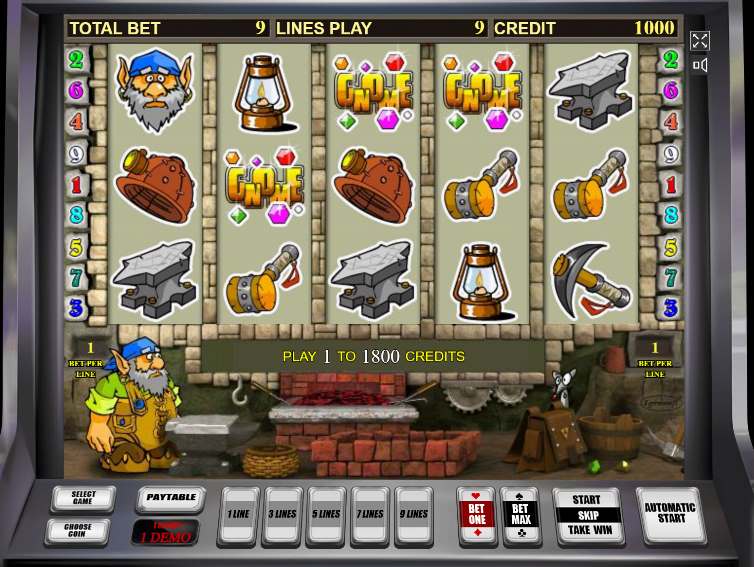Enable Automatic Start
754x567 pixels.
click(x=670, y=513)
